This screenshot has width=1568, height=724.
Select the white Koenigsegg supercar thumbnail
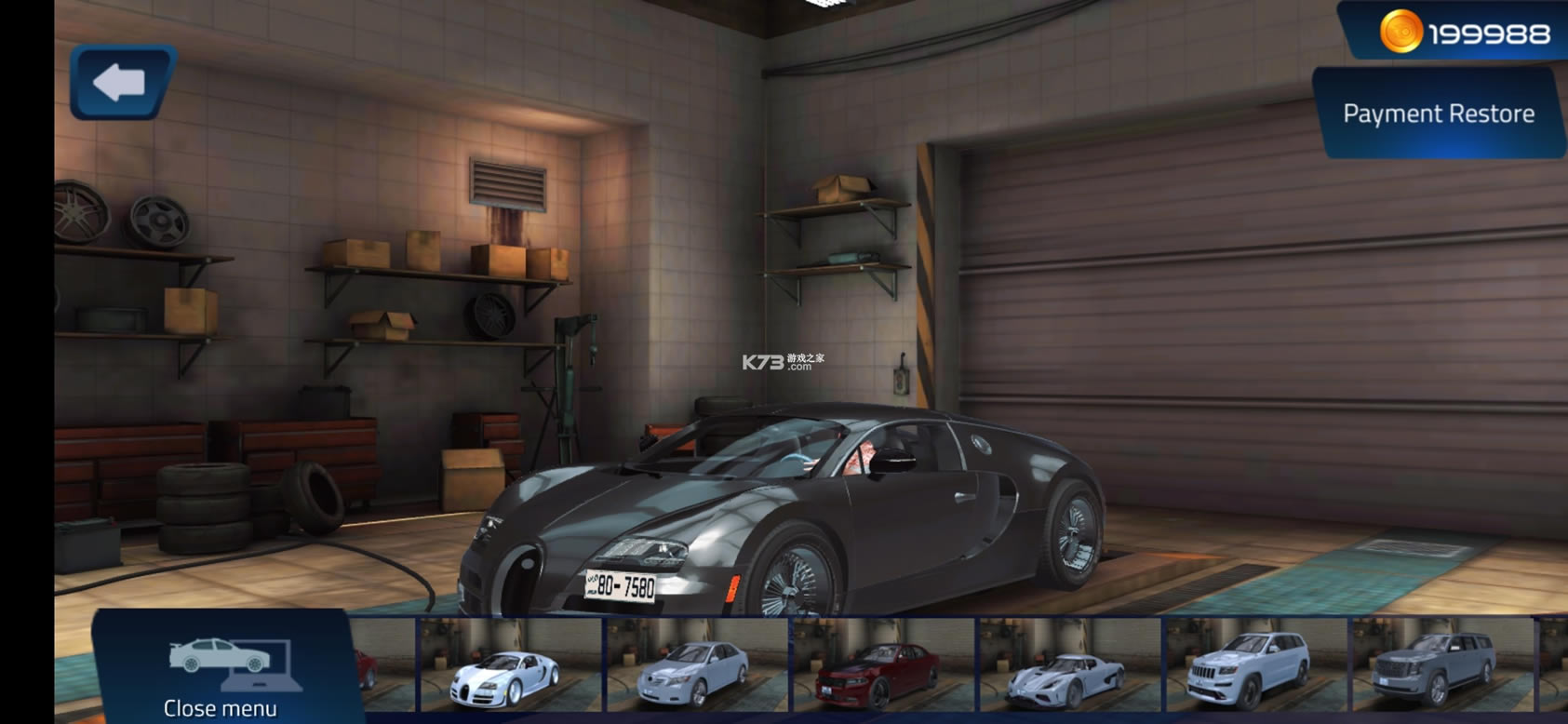[x=1068, y=665]
